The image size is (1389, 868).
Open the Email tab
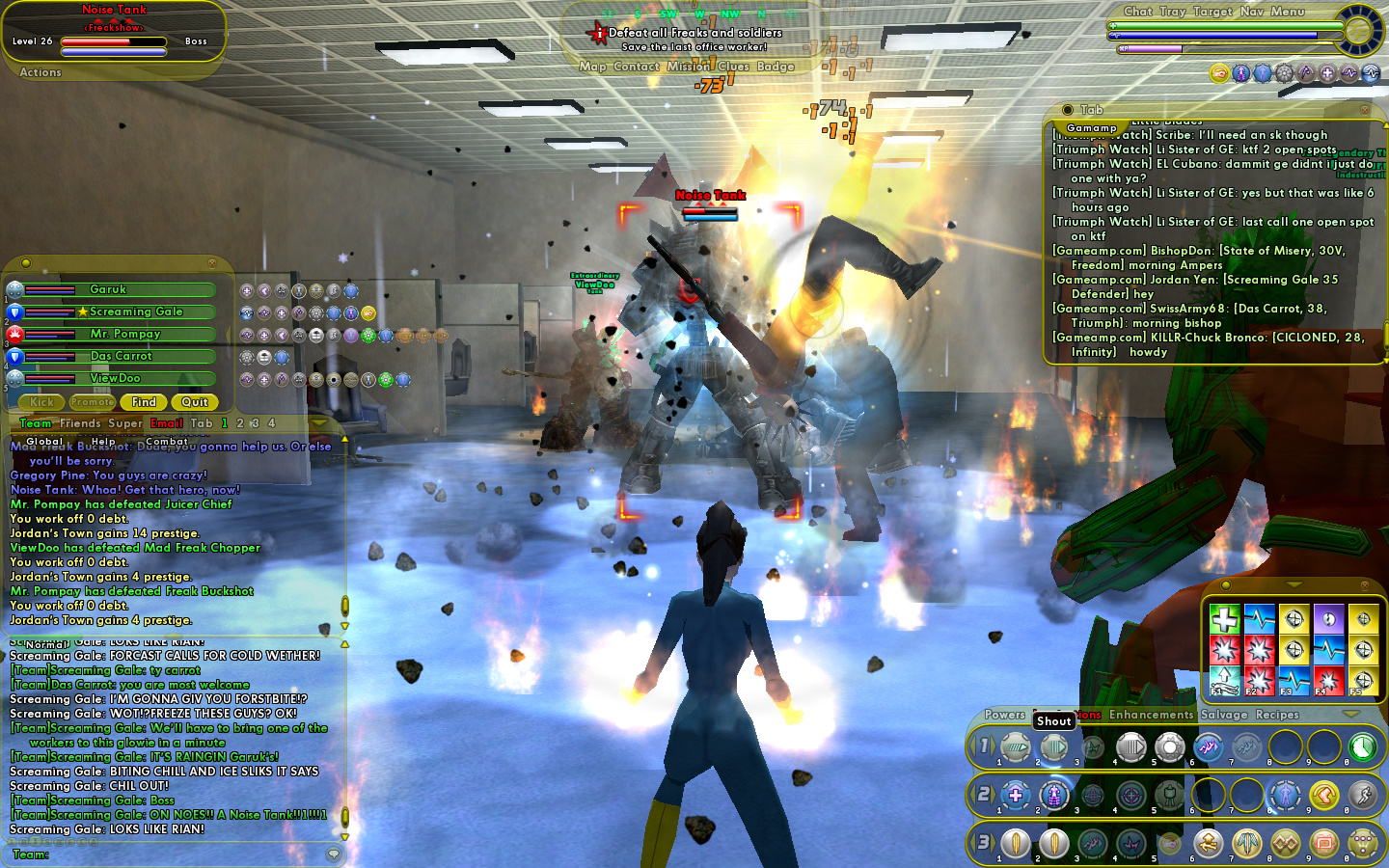[x=166, y=423]
